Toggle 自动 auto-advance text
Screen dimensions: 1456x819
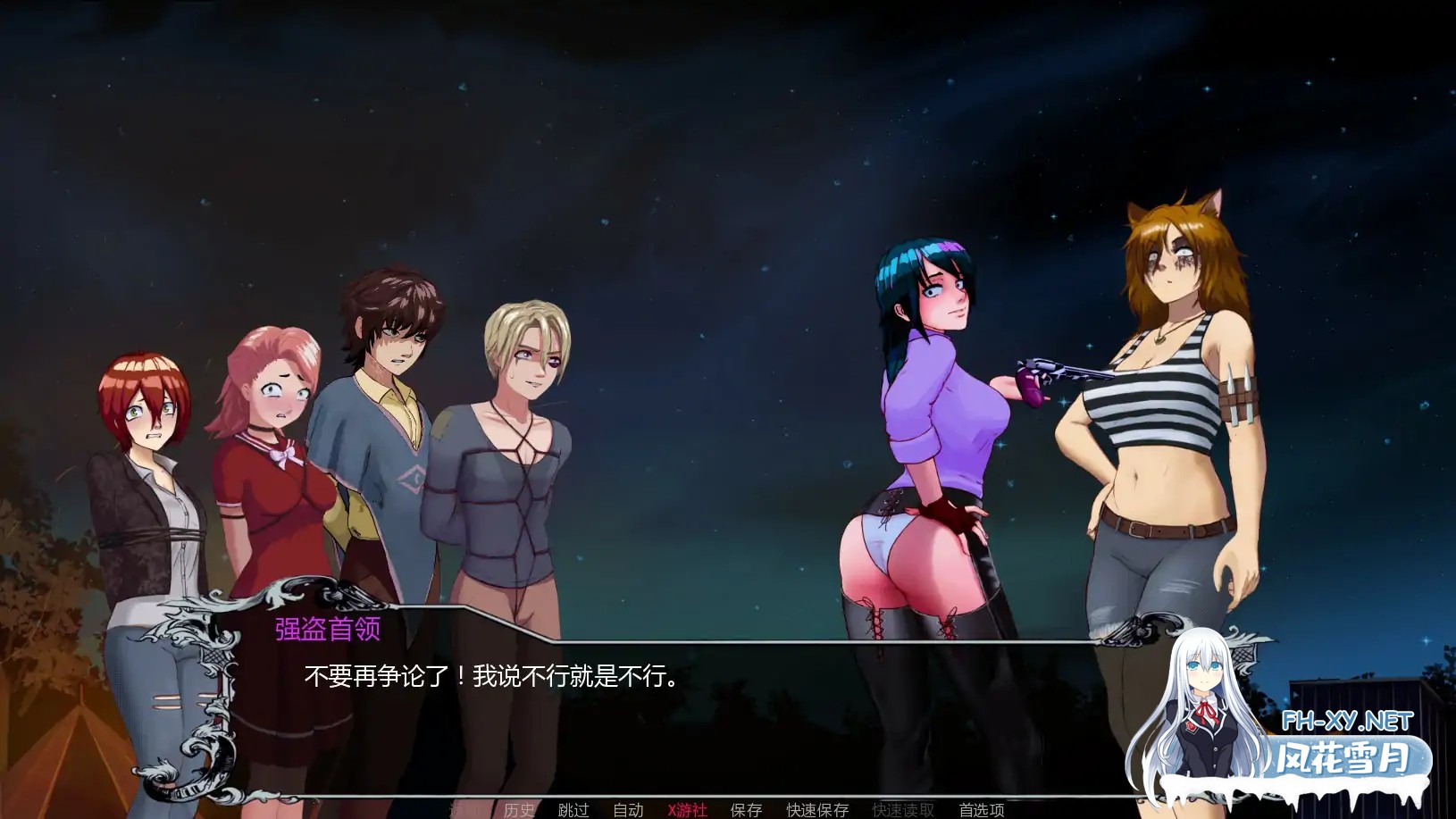pos(628,811)
